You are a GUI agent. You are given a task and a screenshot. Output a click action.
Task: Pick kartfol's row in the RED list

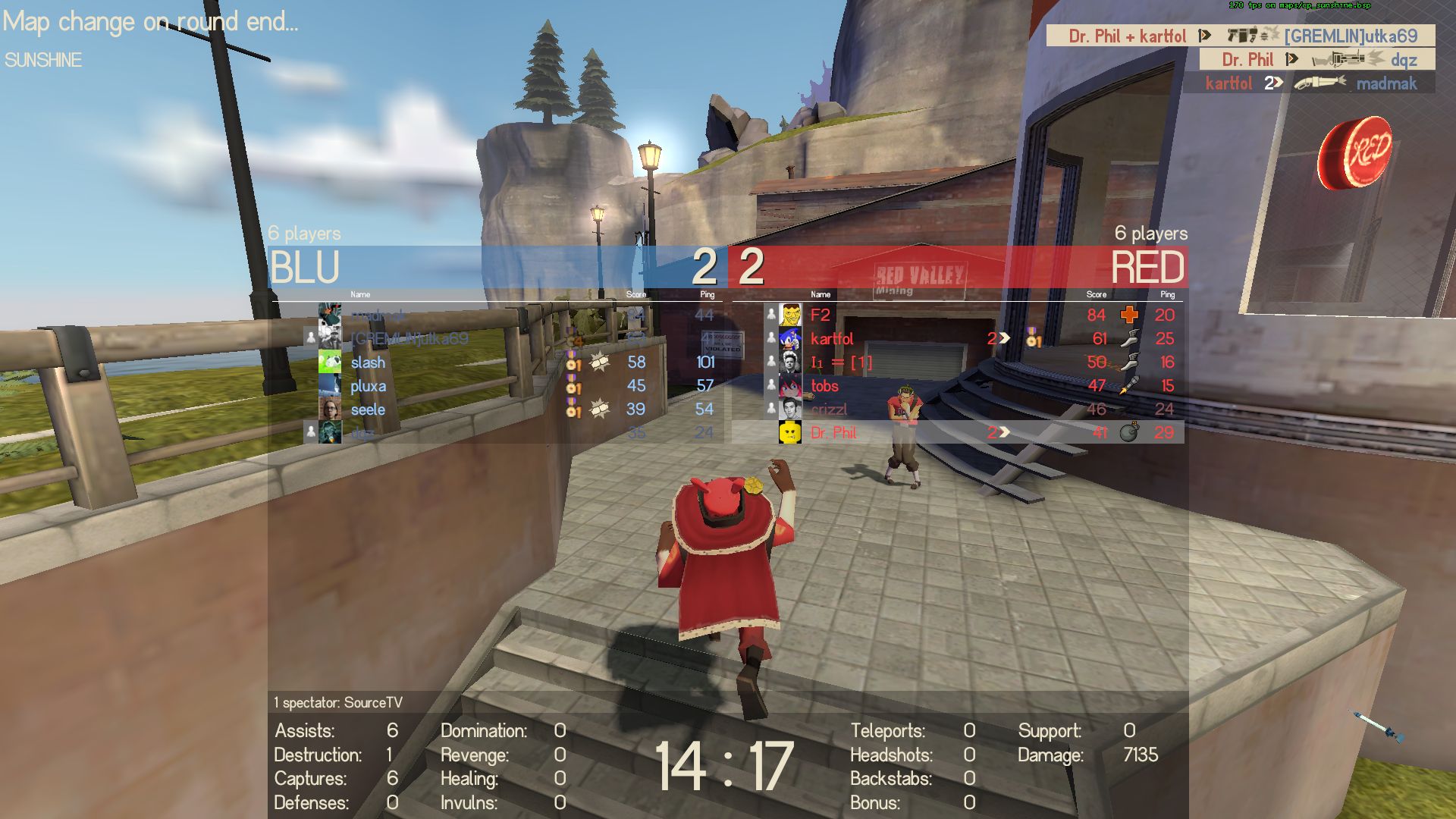coord(832,338)
